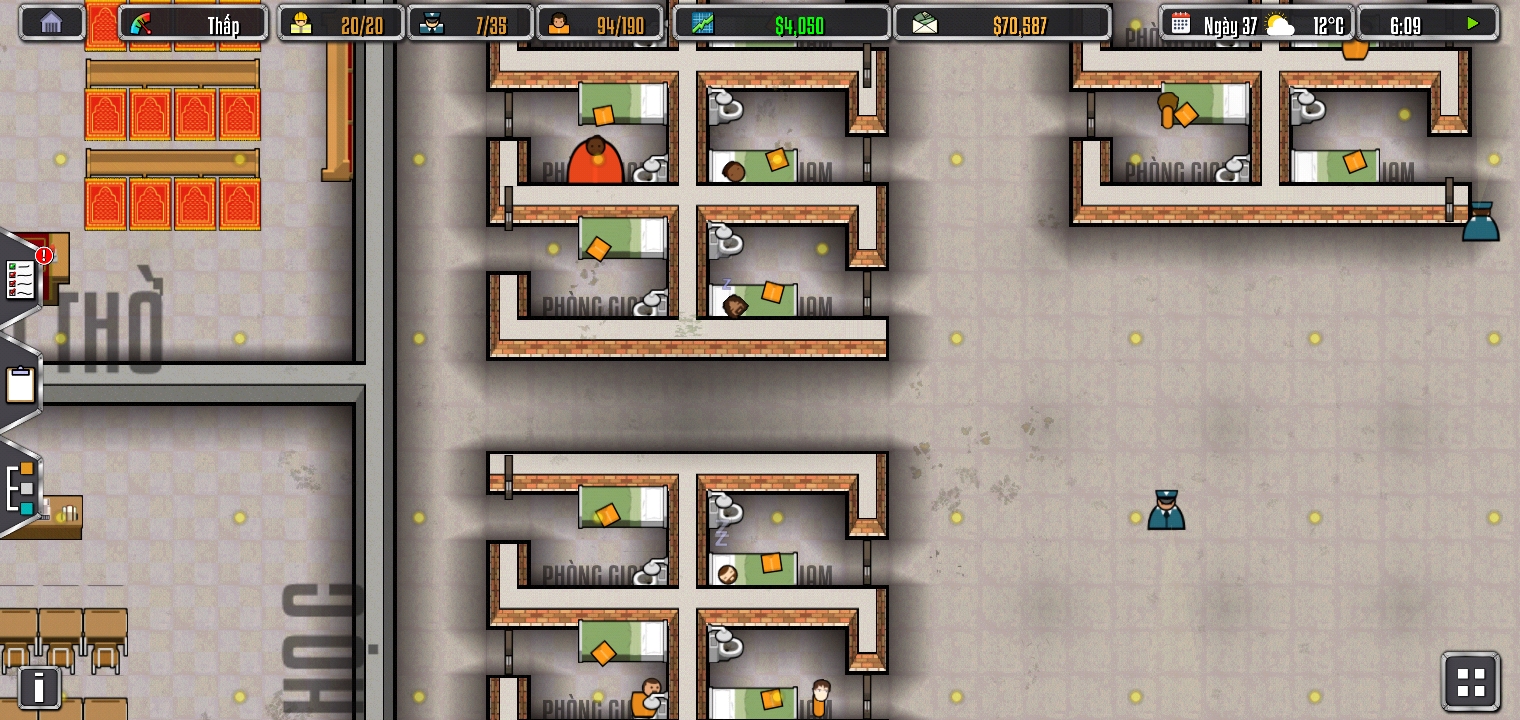Open the prison building menu icon

tap(51, 23)
